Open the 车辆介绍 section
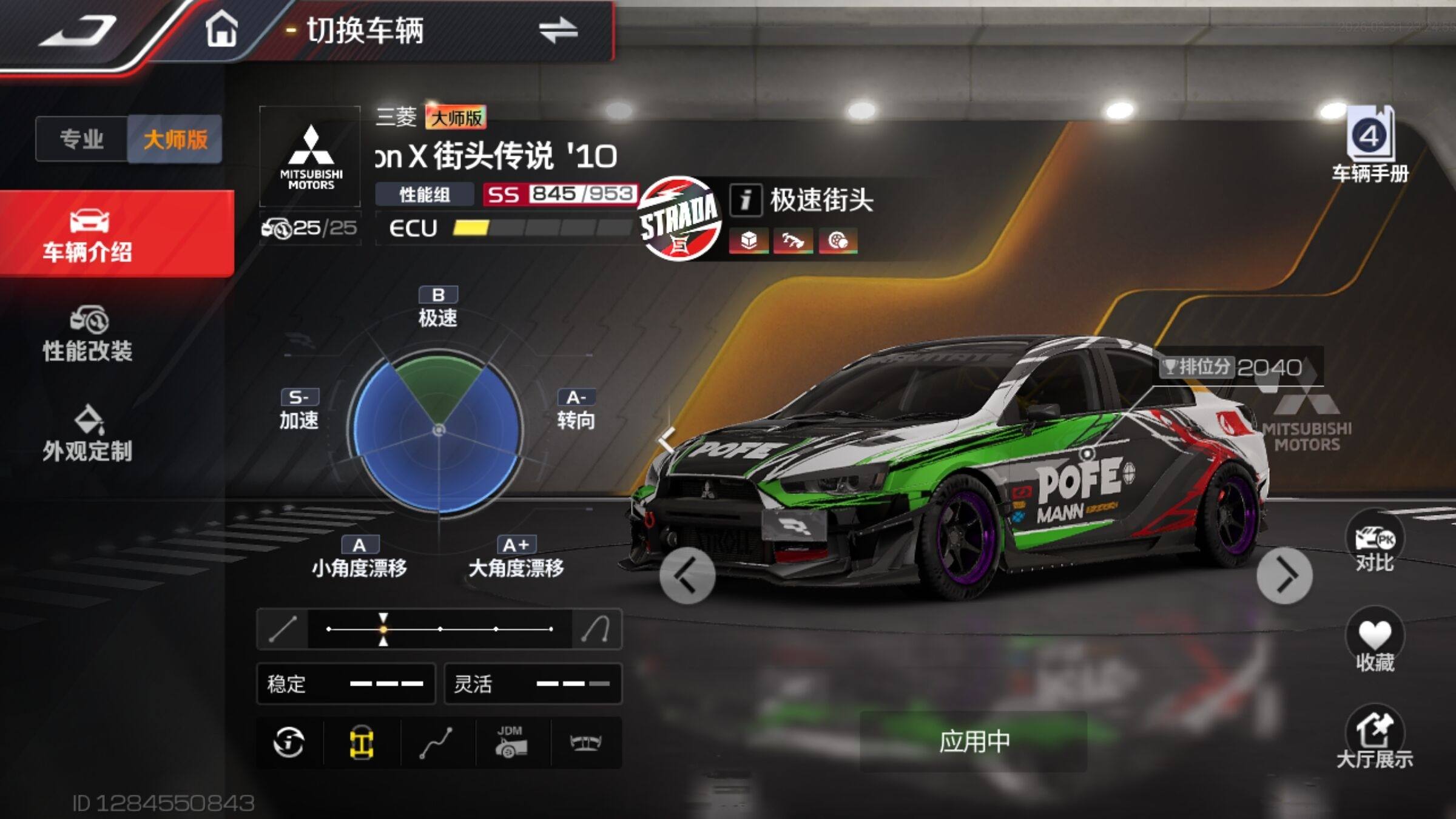 coord(88,235)
